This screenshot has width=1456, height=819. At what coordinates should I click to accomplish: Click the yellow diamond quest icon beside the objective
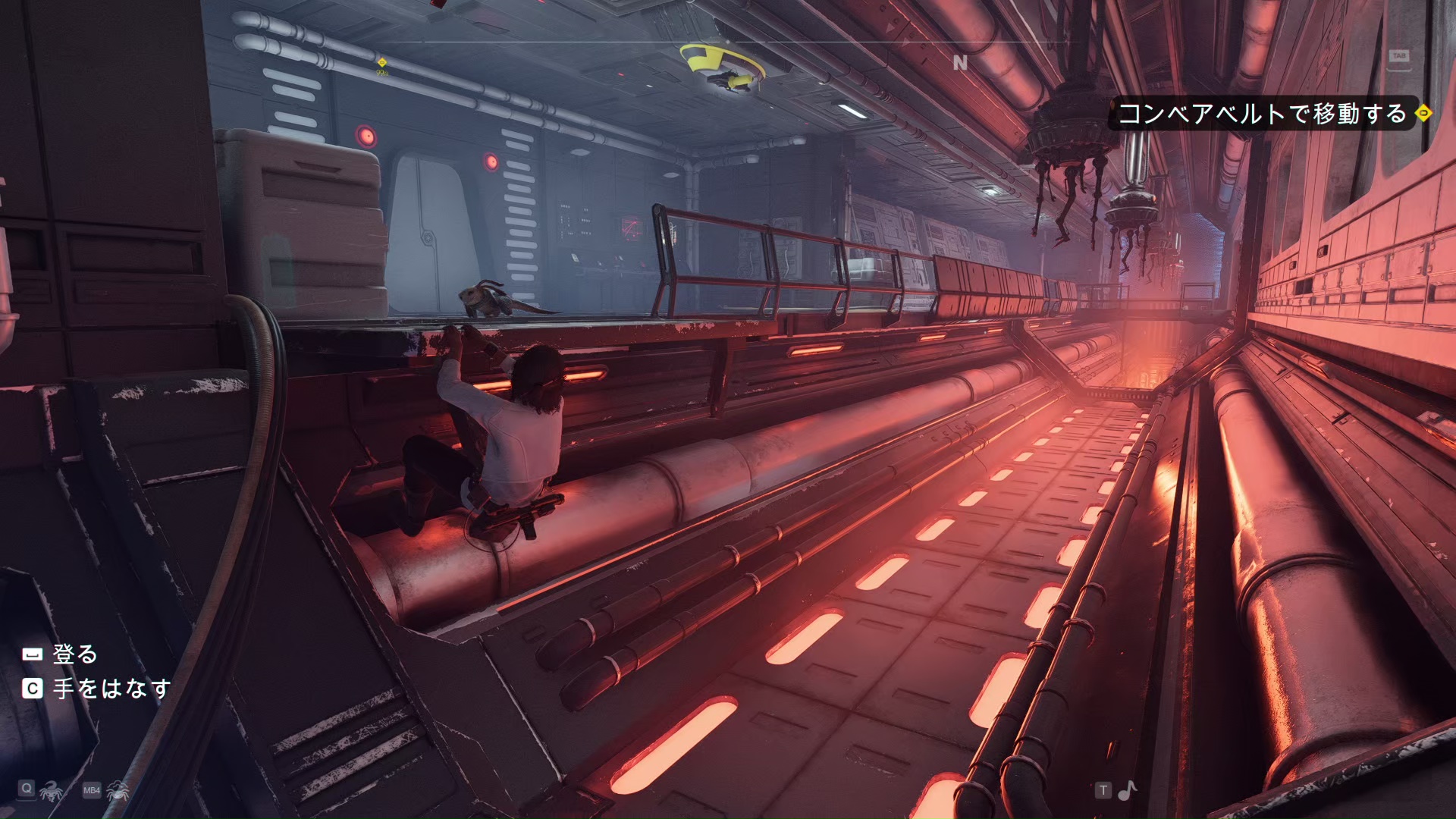(x=1424, y=113)
